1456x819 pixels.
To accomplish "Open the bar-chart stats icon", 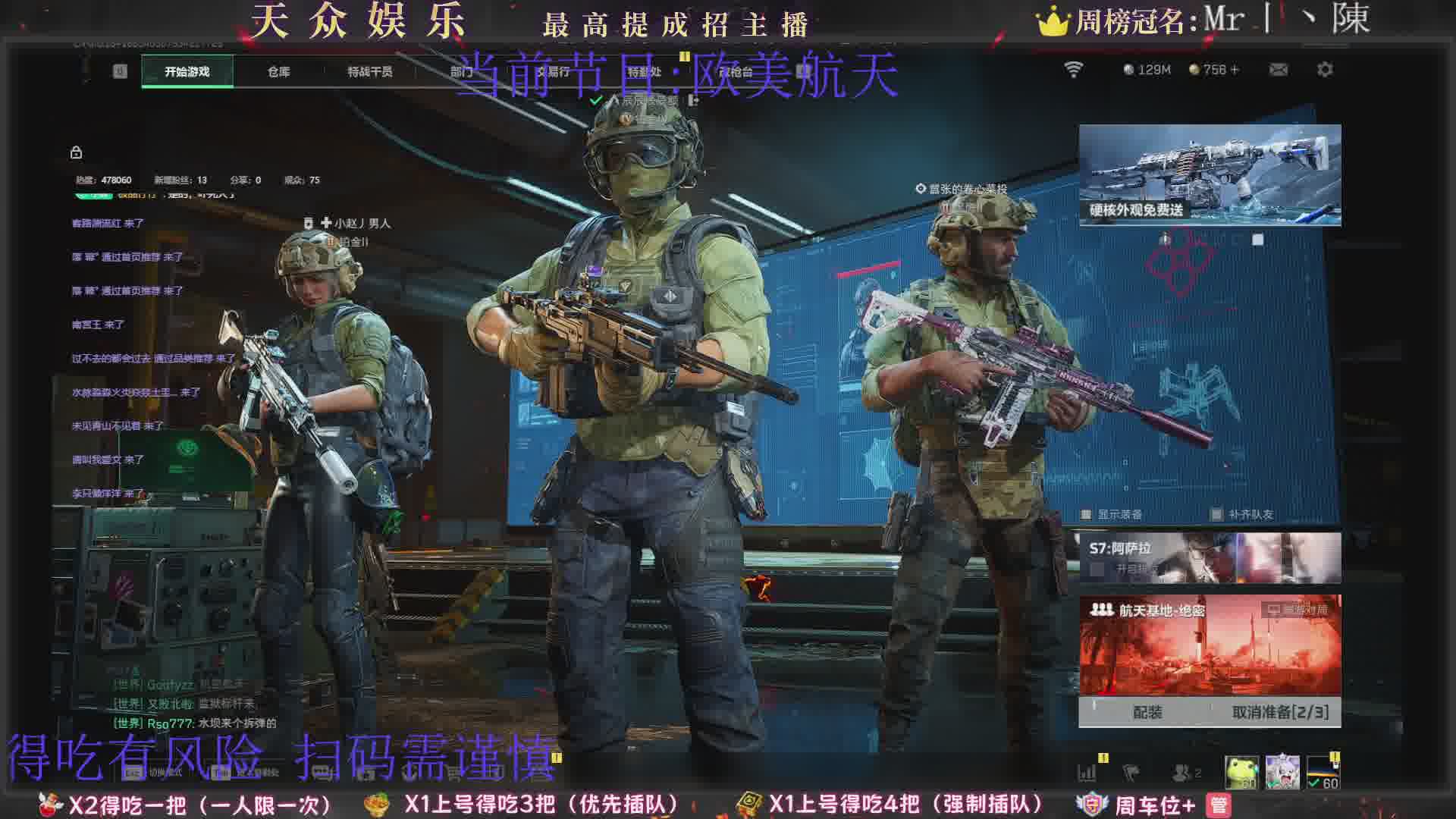I will [1087, 773].
